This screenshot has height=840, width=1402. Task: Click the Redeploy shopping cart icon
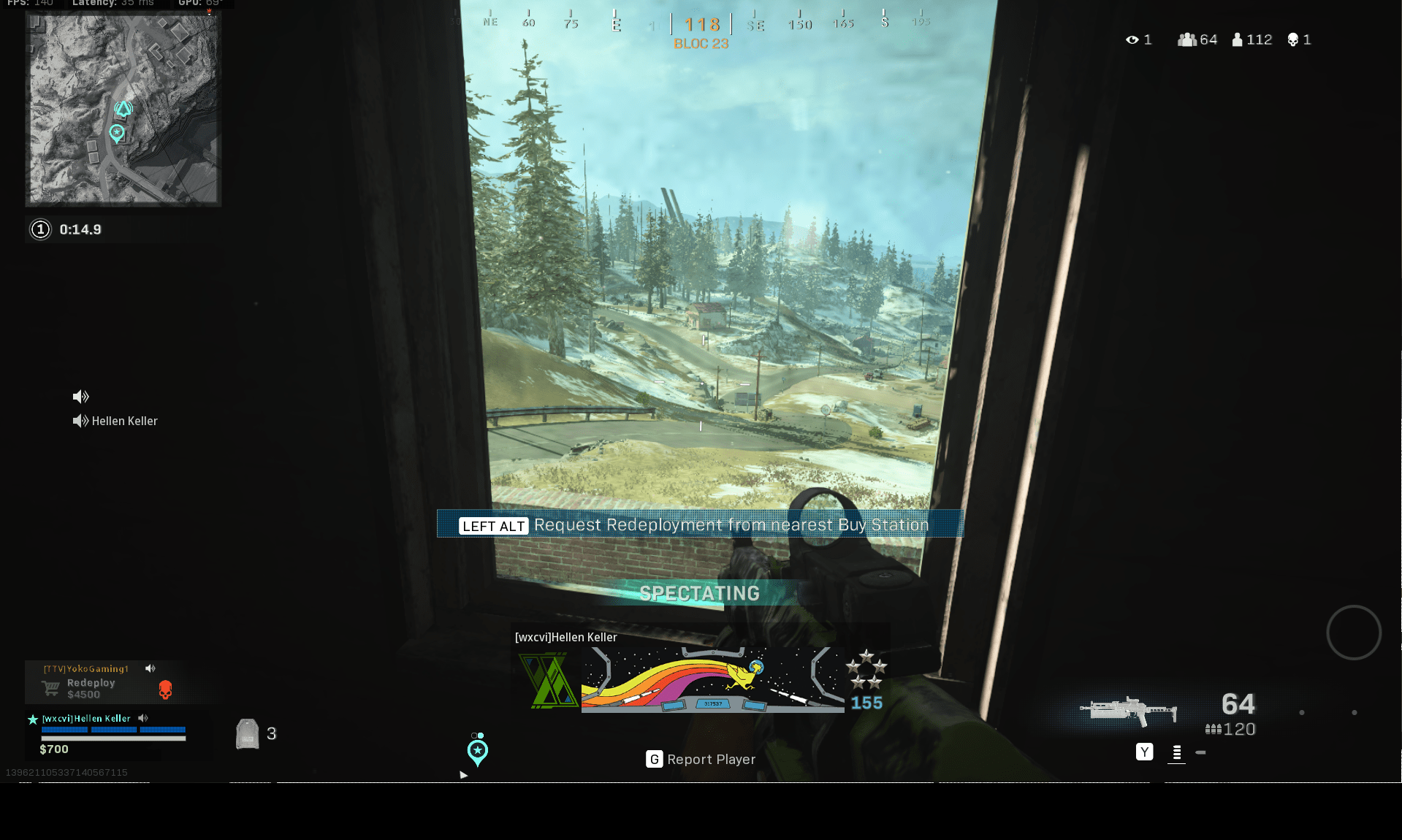pos(50,687)
